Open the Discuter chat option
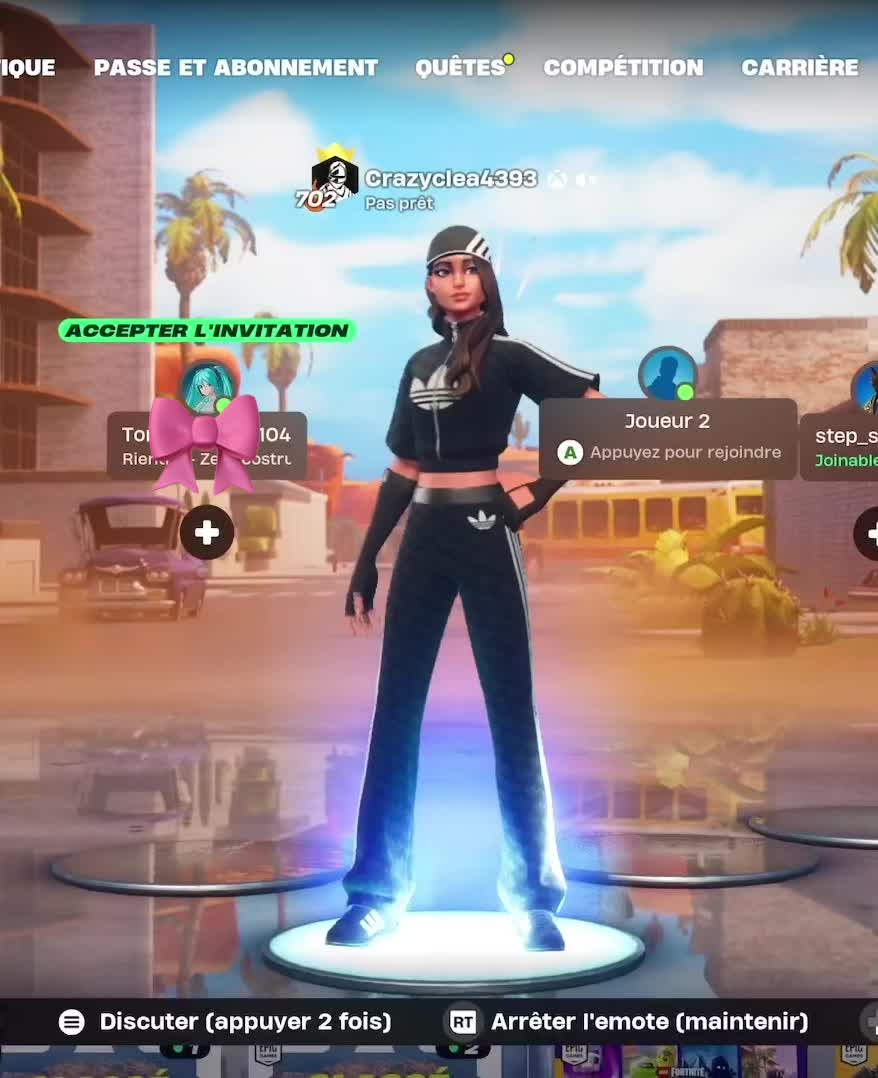 226,1021
